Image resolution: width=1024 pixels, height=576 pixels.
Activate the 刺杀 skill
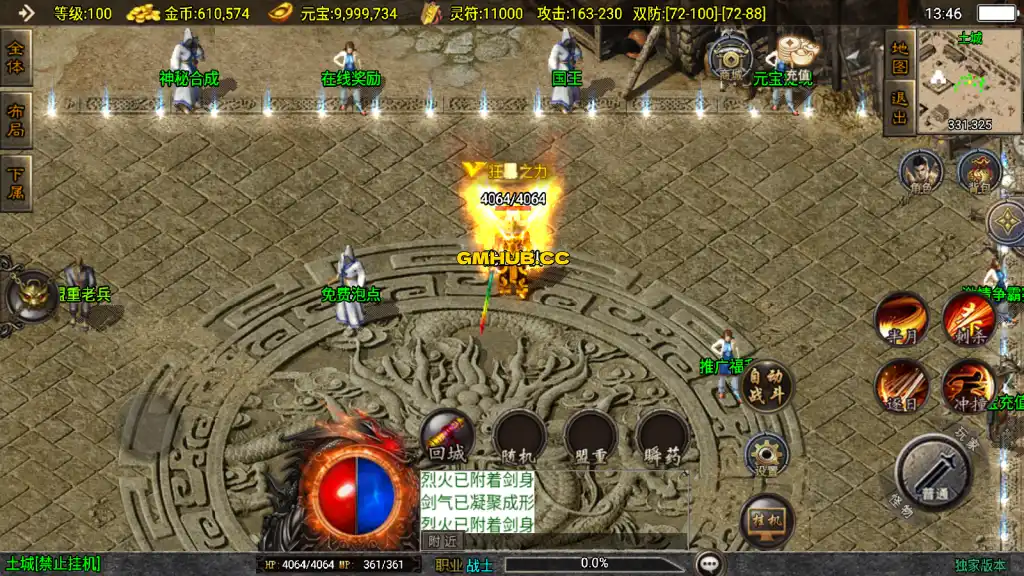click(967, 320)
